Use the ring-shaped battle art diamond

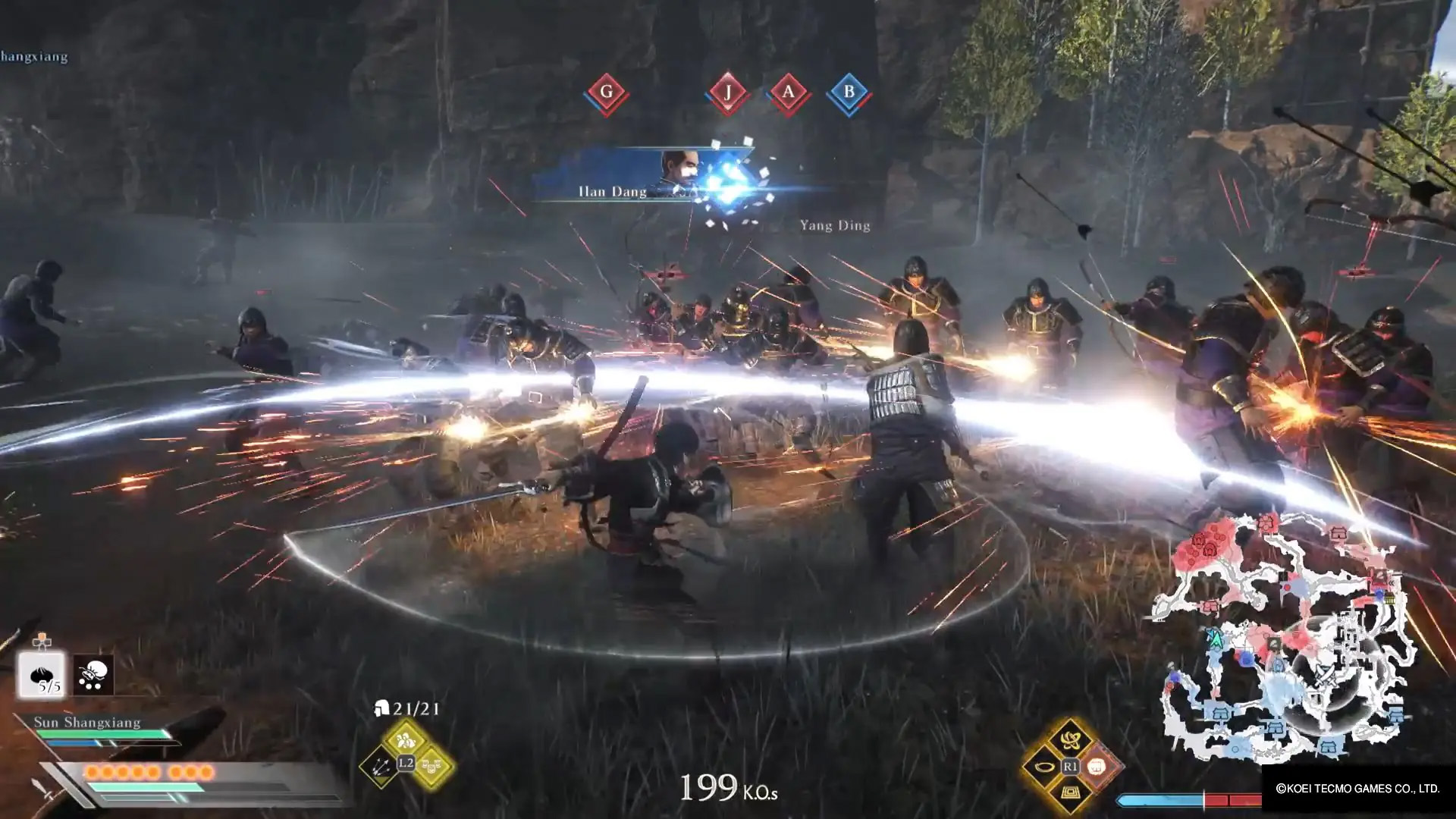click(x=1043, y=767)
